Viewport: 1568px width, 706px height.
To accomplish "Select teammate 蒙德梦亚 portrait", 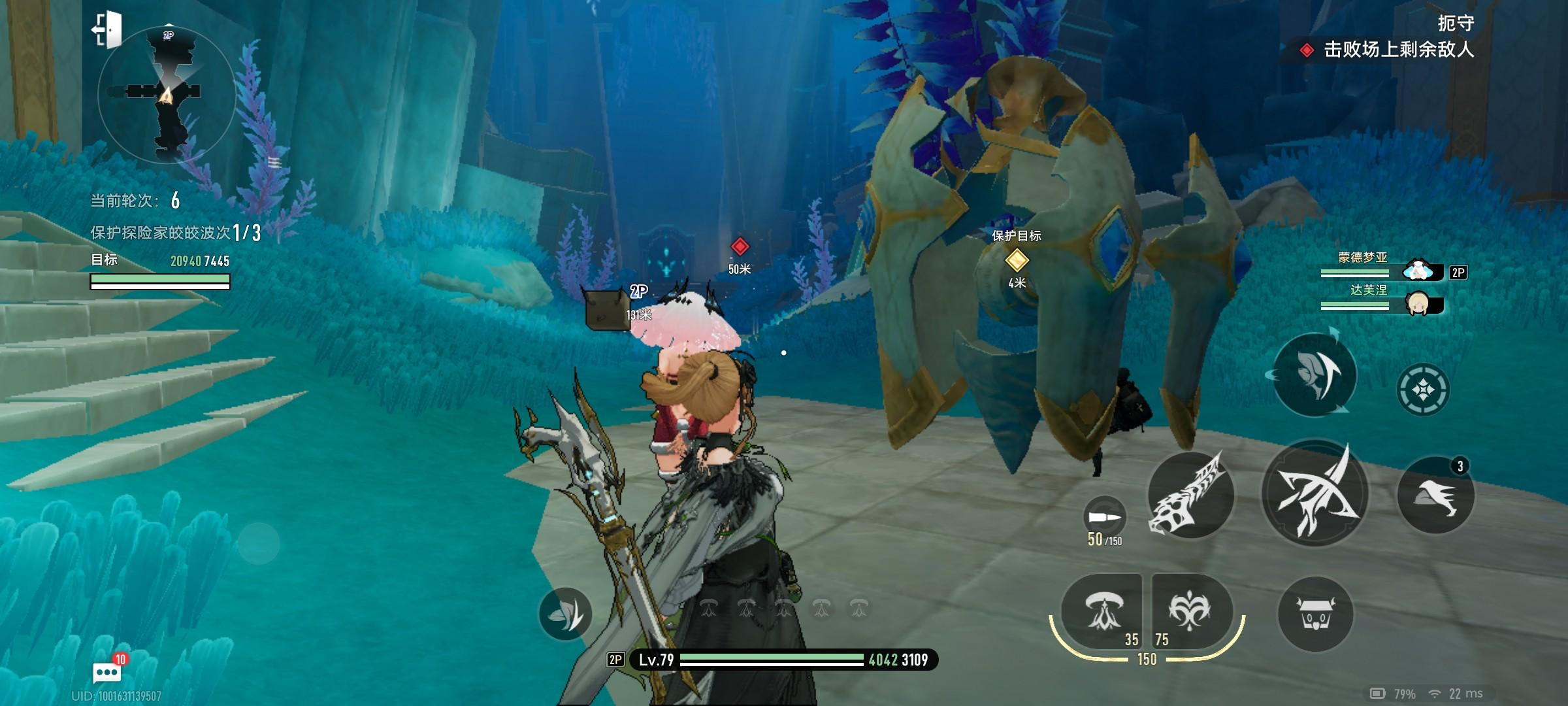I will click(1418, 270).
